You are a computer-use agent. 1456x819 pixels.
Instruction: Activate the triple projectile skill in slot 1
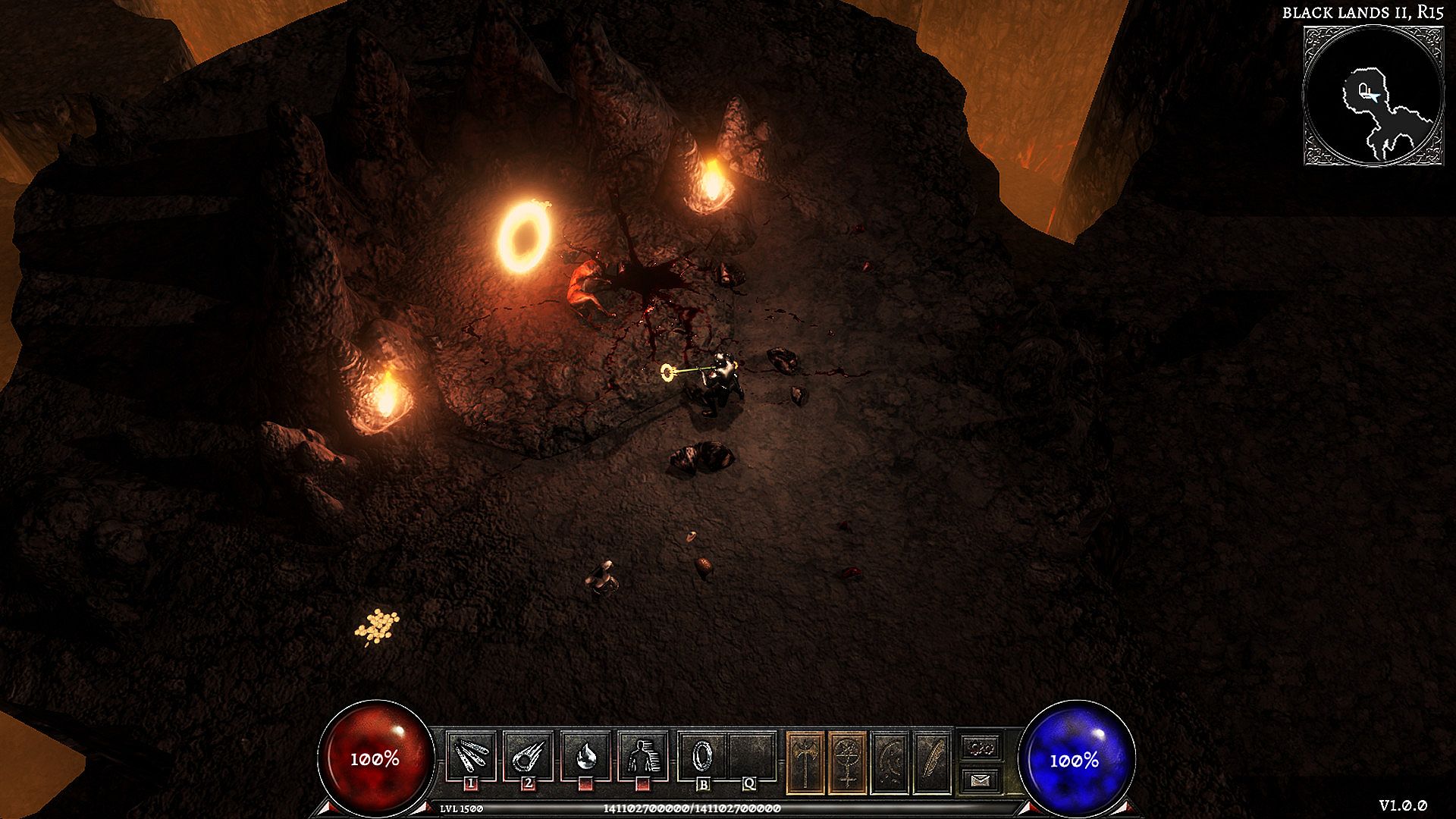pos(471,756)
